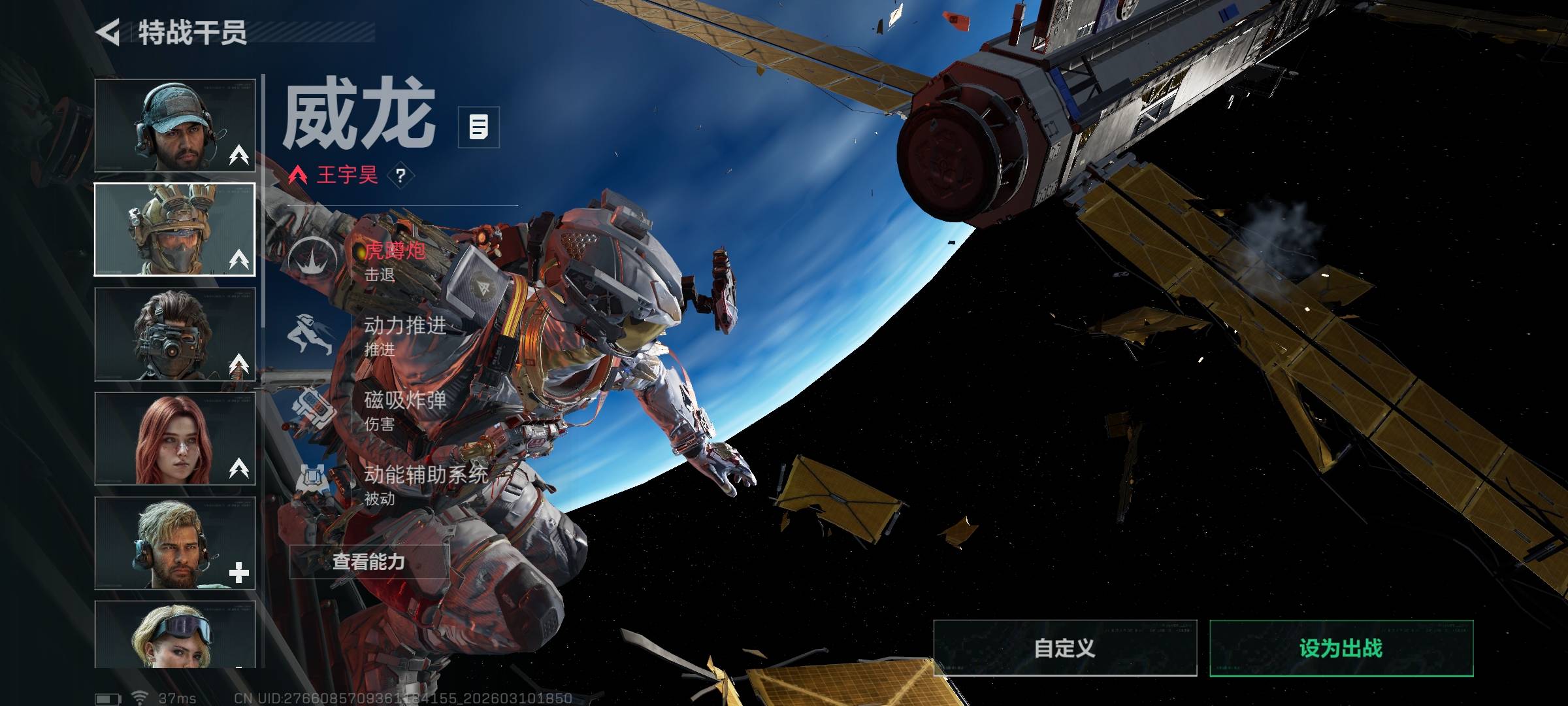Open the 自定义 customization menu
This screenshot has width=1568, height=706.
[x=1064, y=648]
